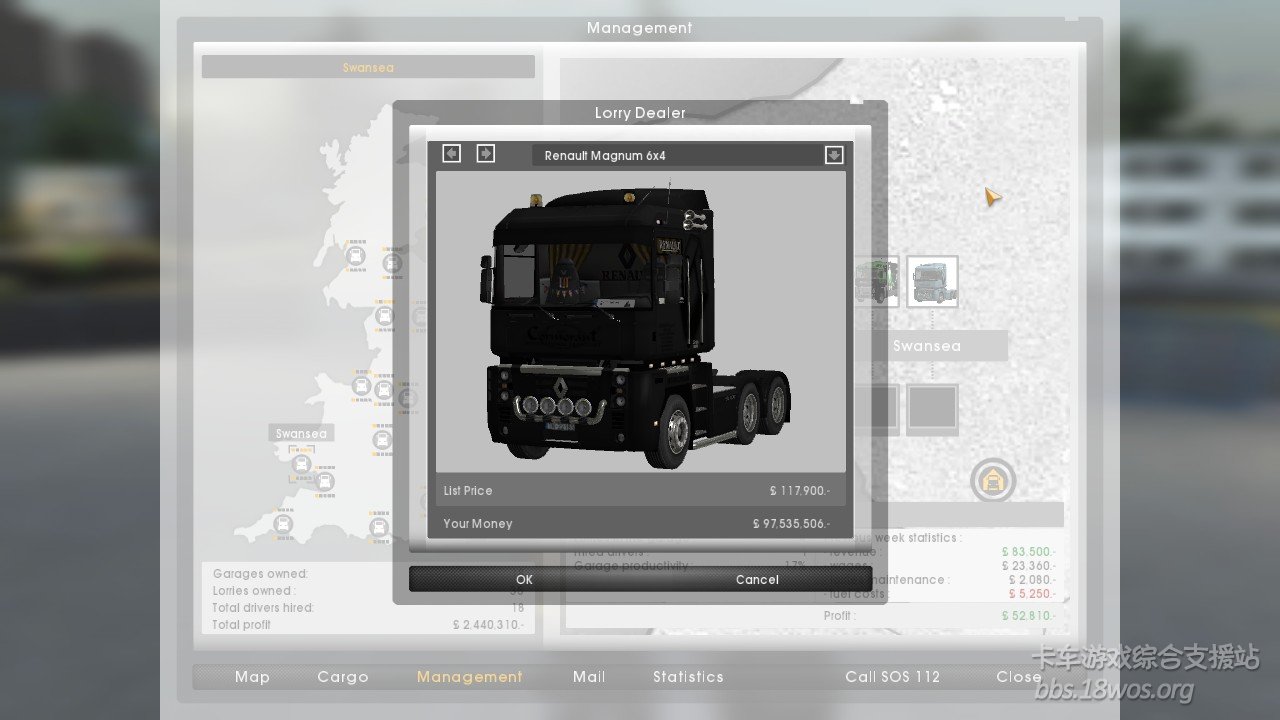
Task: View the Statistics tab
Action: click(x=688, y=677)
